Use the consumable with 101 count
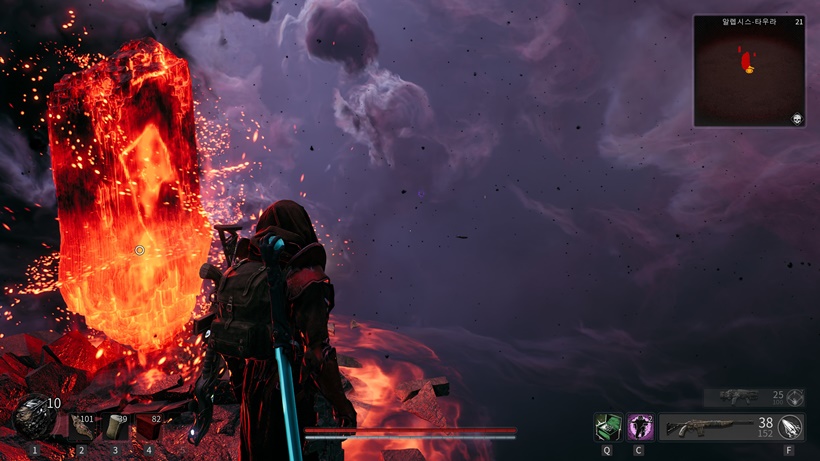 [81, 427]
